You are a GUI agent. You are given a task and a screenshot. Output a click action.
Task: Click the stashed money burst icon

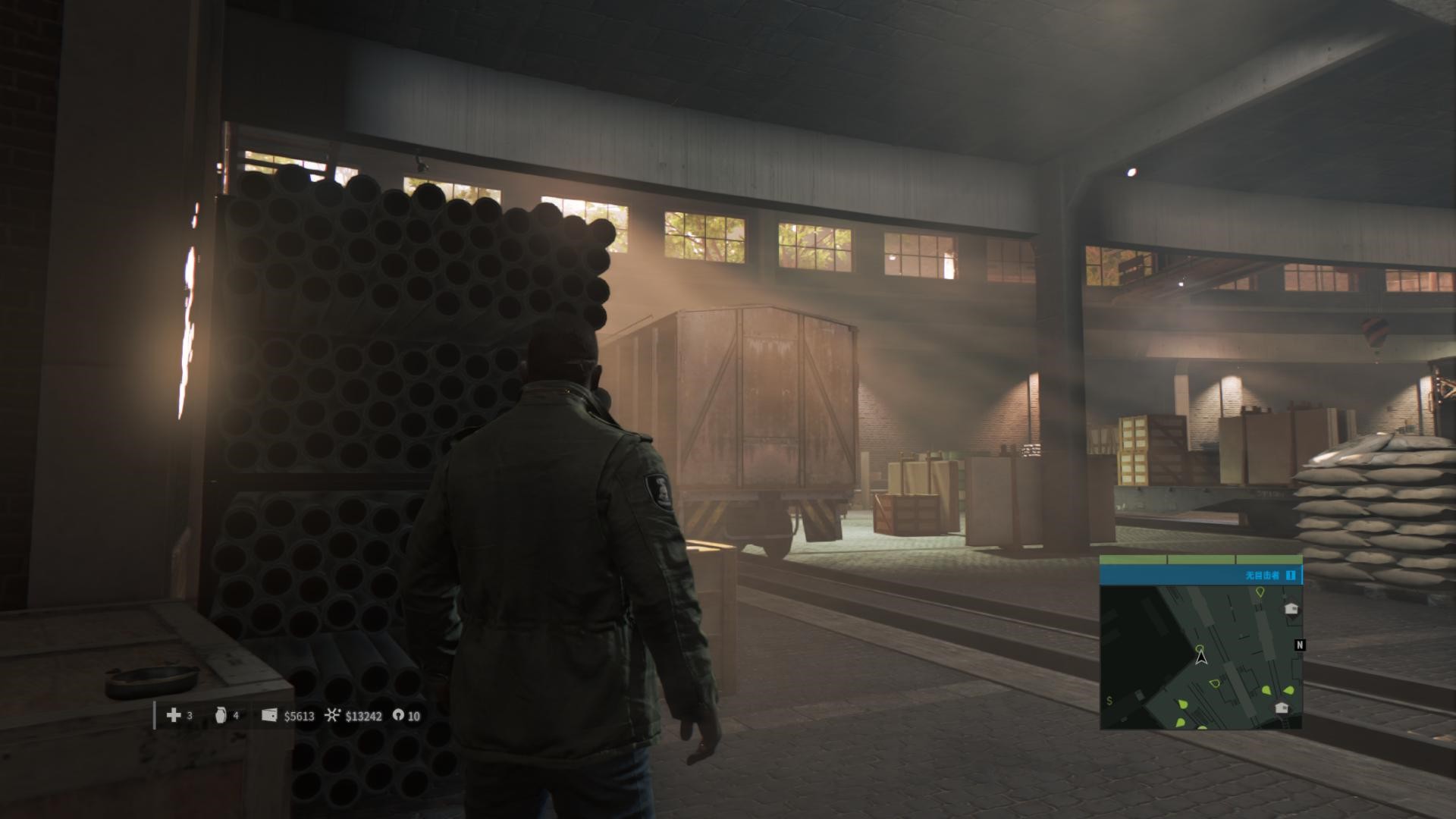332,715
